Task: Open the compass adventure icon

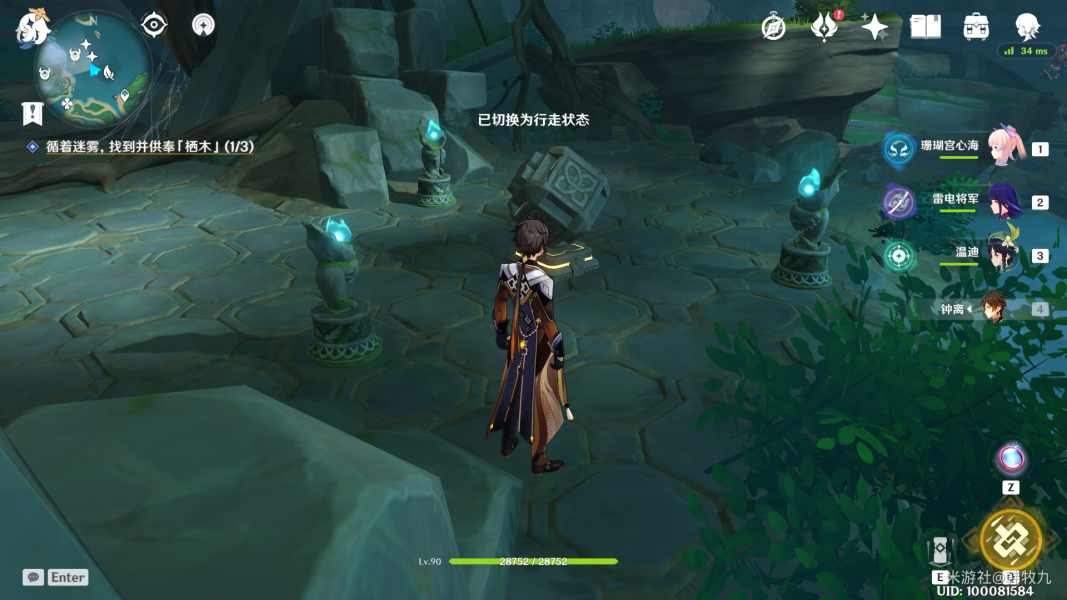Action: tap(773, 27)
